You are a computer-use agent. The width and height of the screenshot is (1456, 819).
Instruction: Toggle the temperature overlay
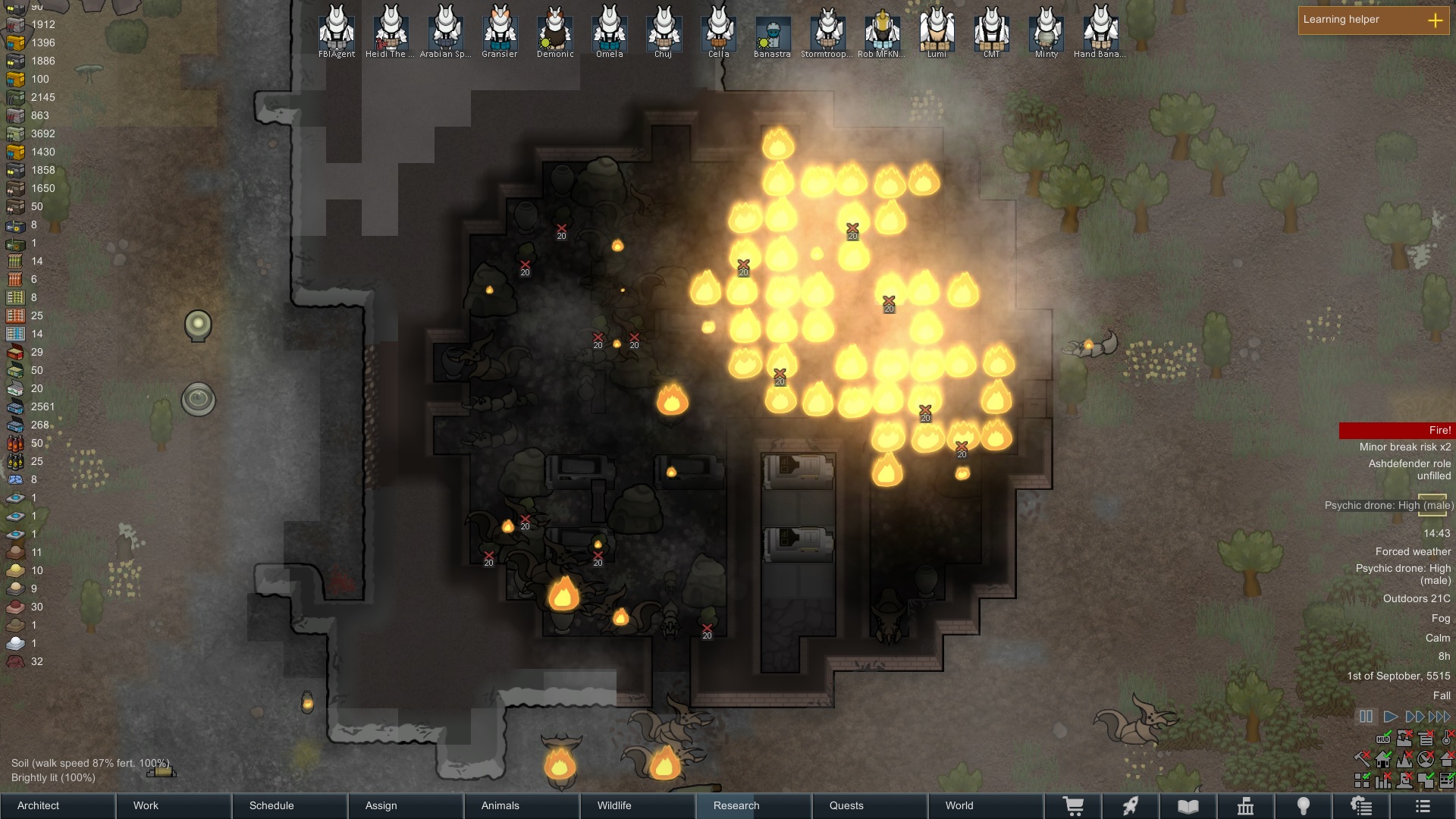coord(1446,739)
